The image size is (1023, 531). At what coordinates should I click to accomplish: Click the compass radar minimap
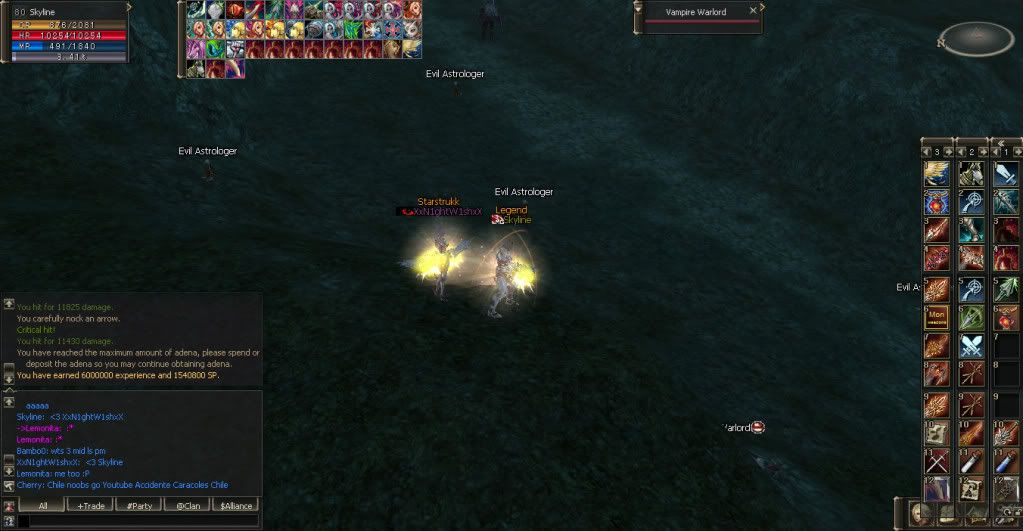(x=977, y=39)
